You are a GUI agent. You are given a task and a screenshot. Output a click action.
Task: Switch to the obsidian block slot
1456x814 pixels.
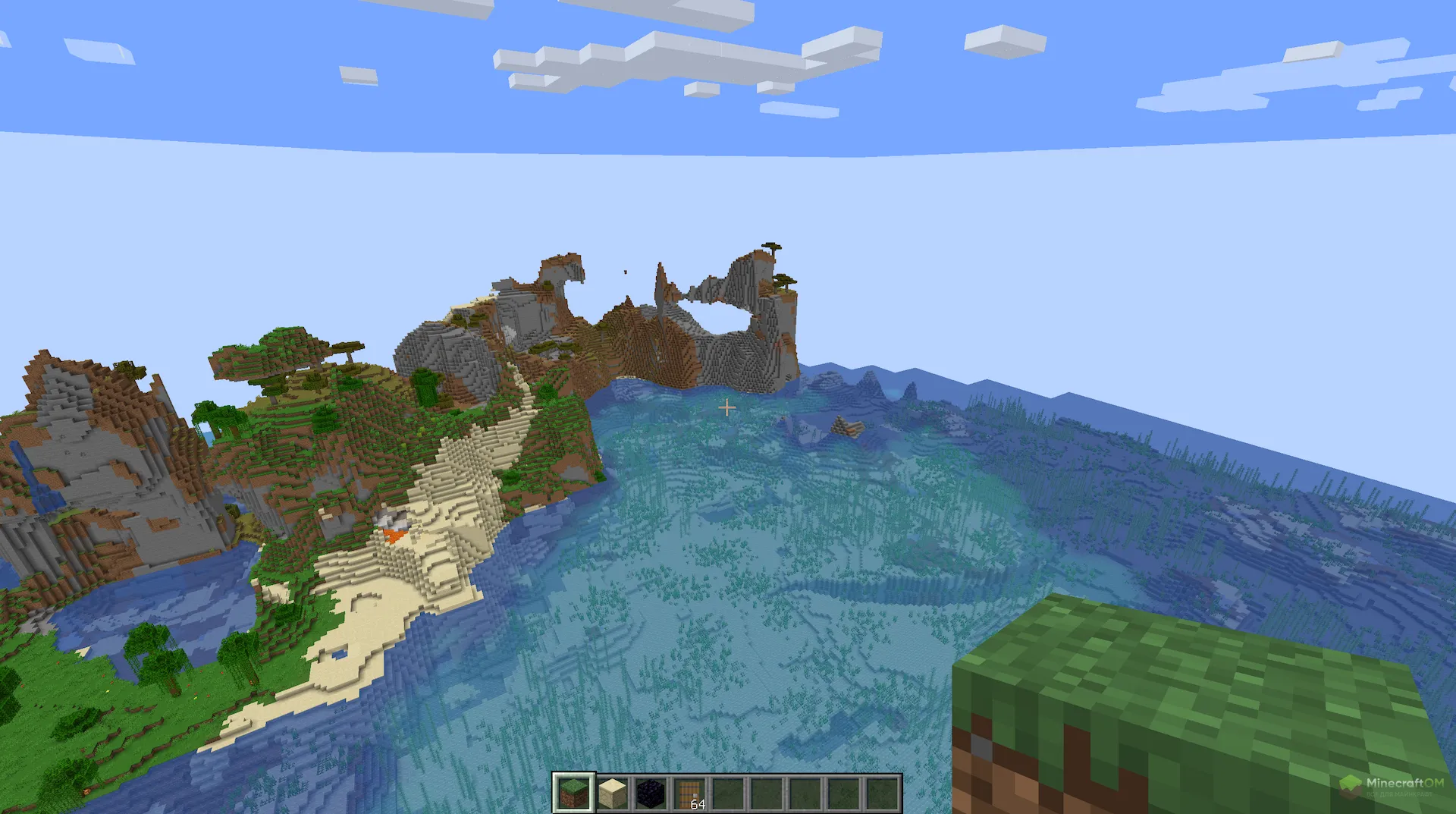pos(651,794)
